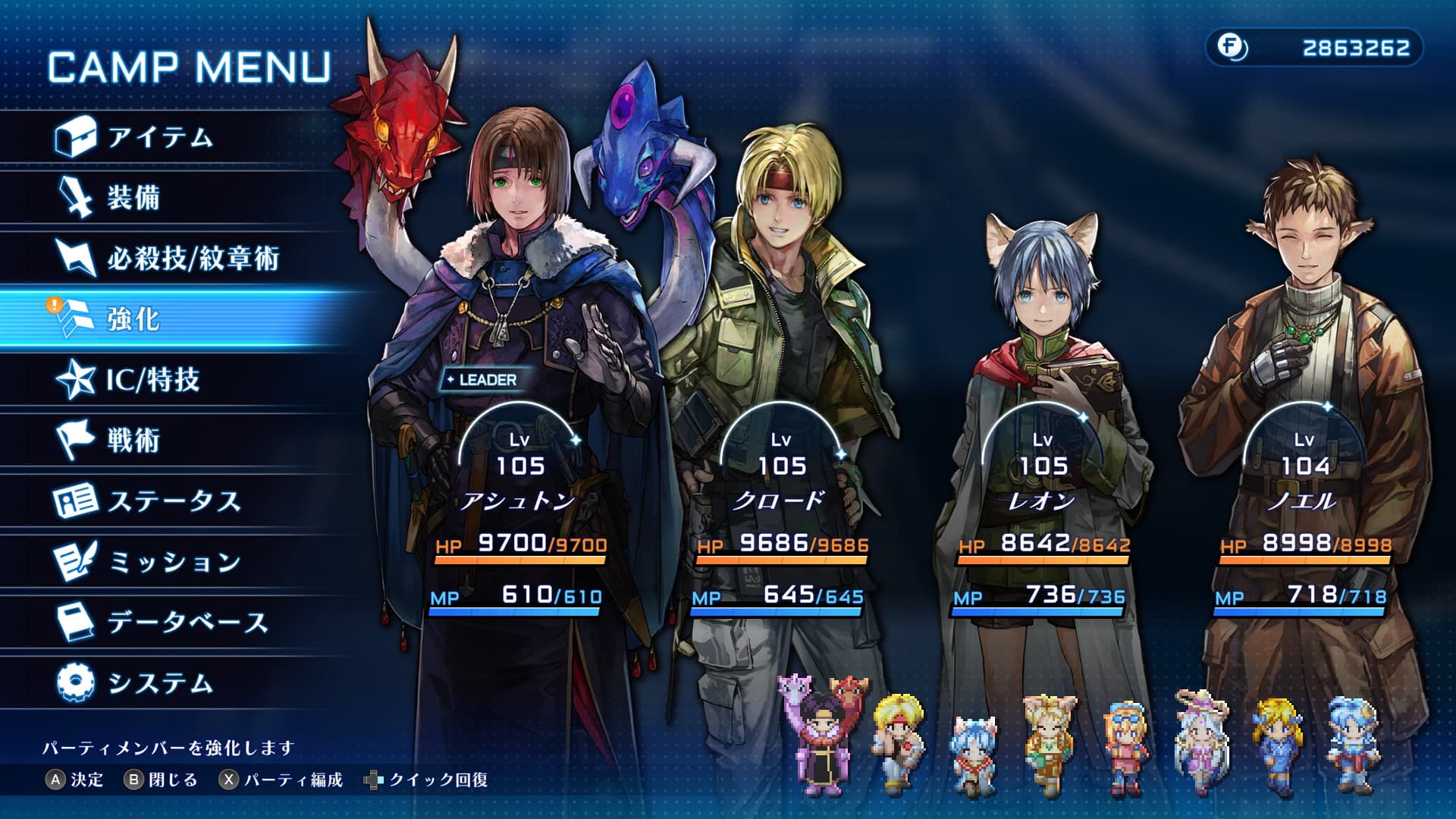Select 戦術 (Tactics) menu entry
Viewport: 1456px width, 819px height.
click(133, 441)
